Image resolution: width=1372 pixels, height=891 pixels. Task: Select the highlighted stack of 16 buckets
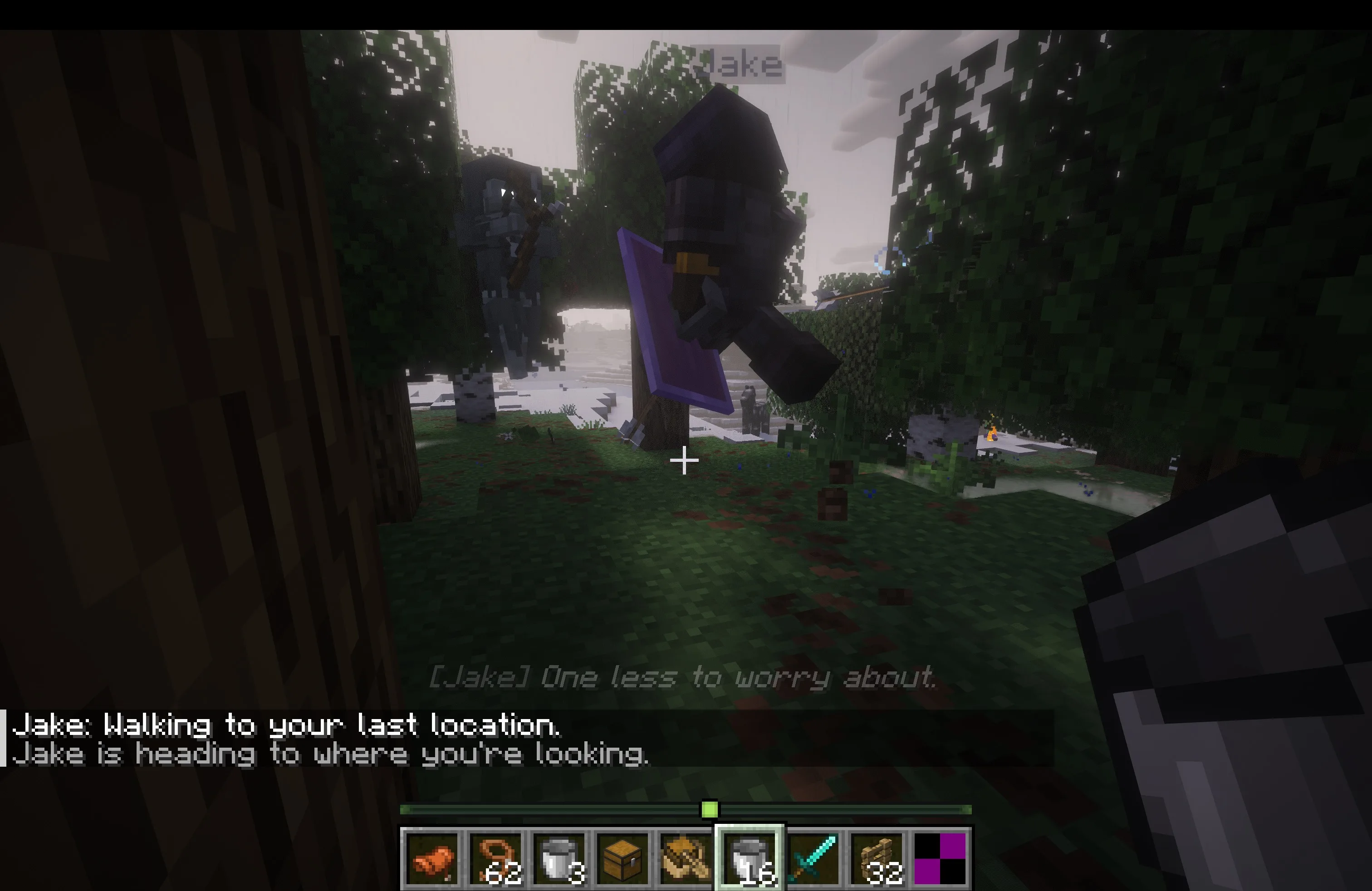(x=750, y=858)
